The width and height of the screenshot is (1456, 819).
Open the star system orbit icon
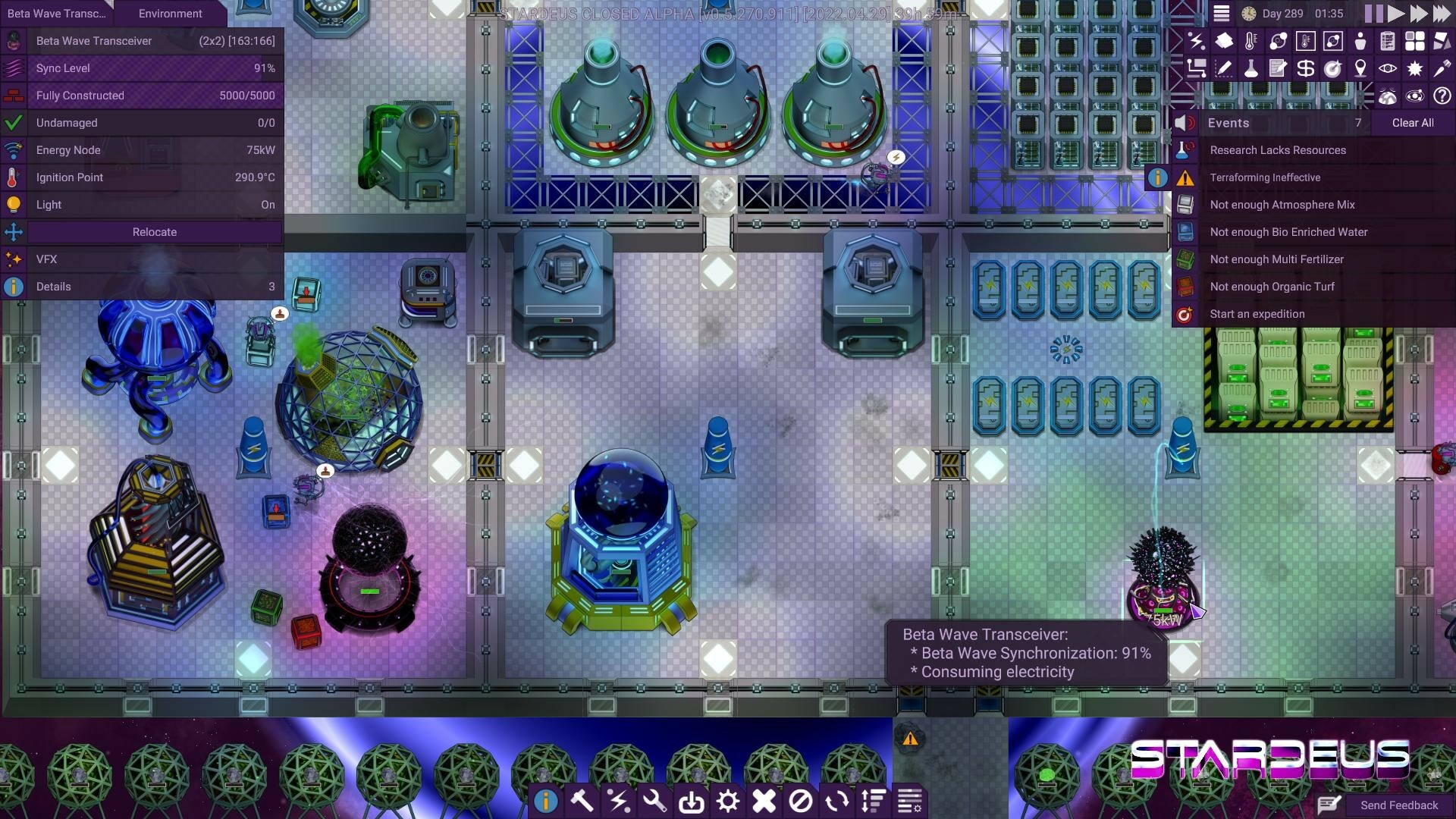1414,96
